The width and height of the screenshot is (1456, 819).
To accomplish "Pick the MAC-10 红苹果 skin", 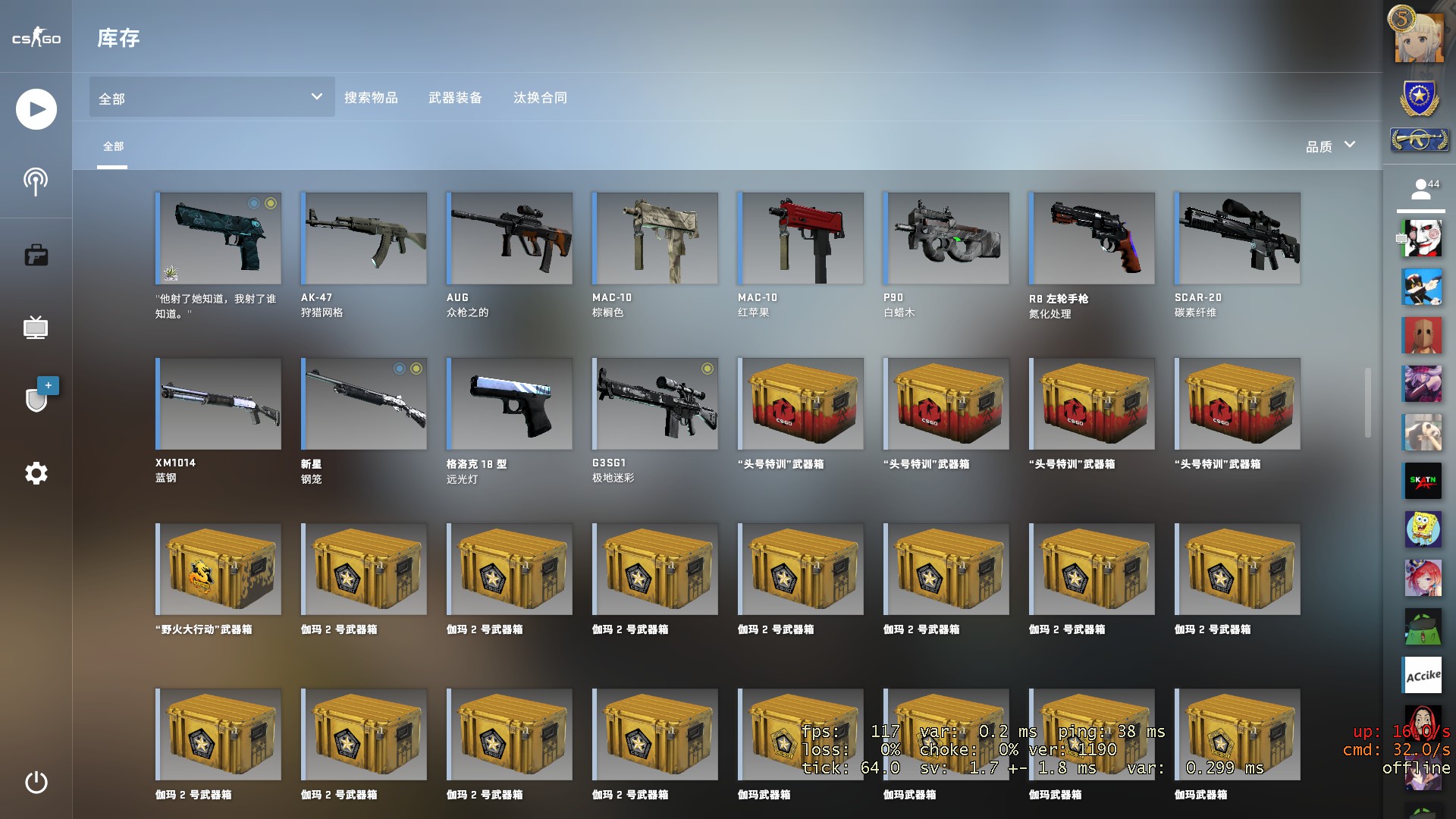I will (x=801, y=239).
